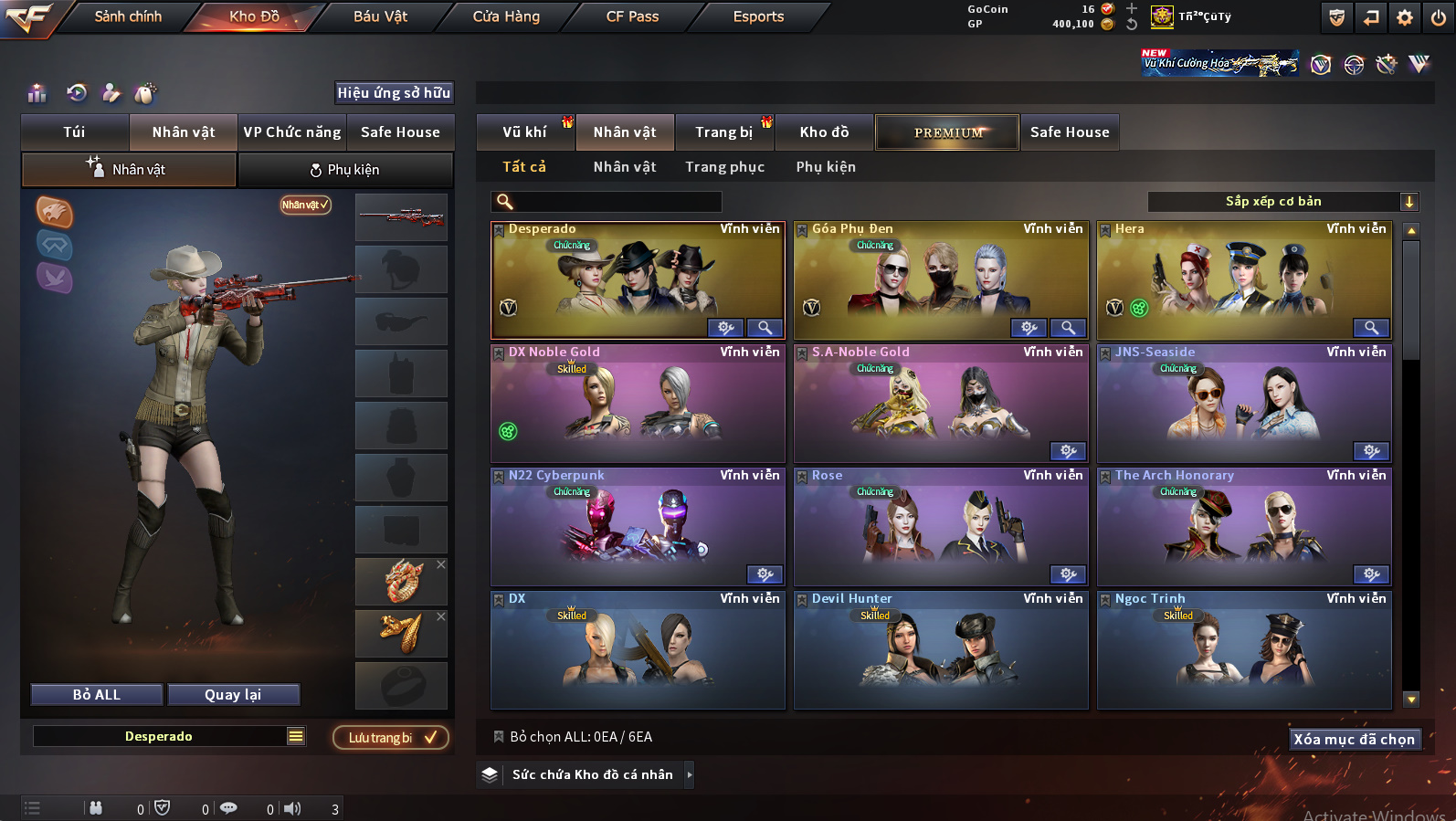Switch to the PREMIUM inventory tab
The image size is (1456, 821).
(948, 132)
